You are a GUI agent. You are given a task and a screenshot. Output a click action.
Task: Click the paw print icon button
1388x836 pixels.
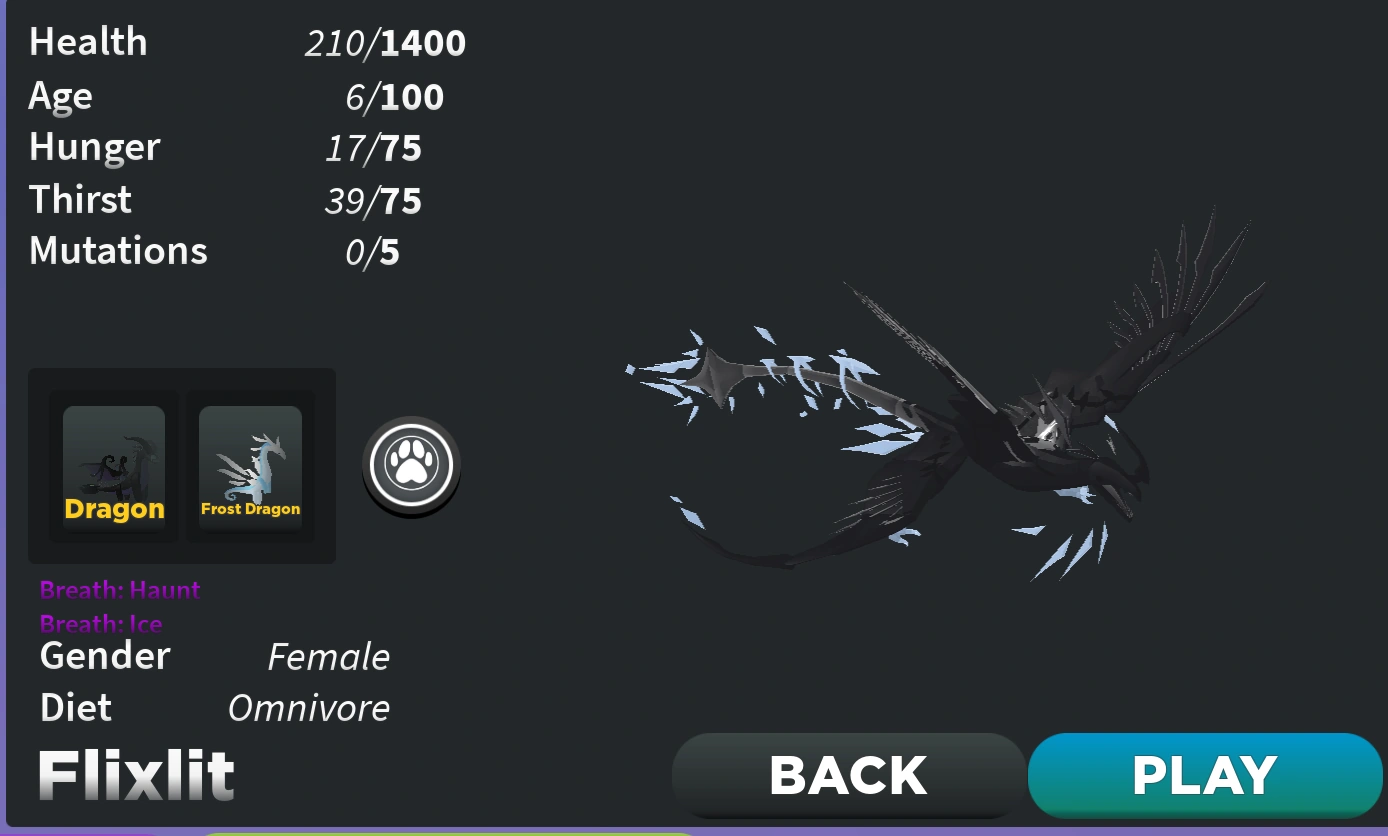[x=411, y=465]
